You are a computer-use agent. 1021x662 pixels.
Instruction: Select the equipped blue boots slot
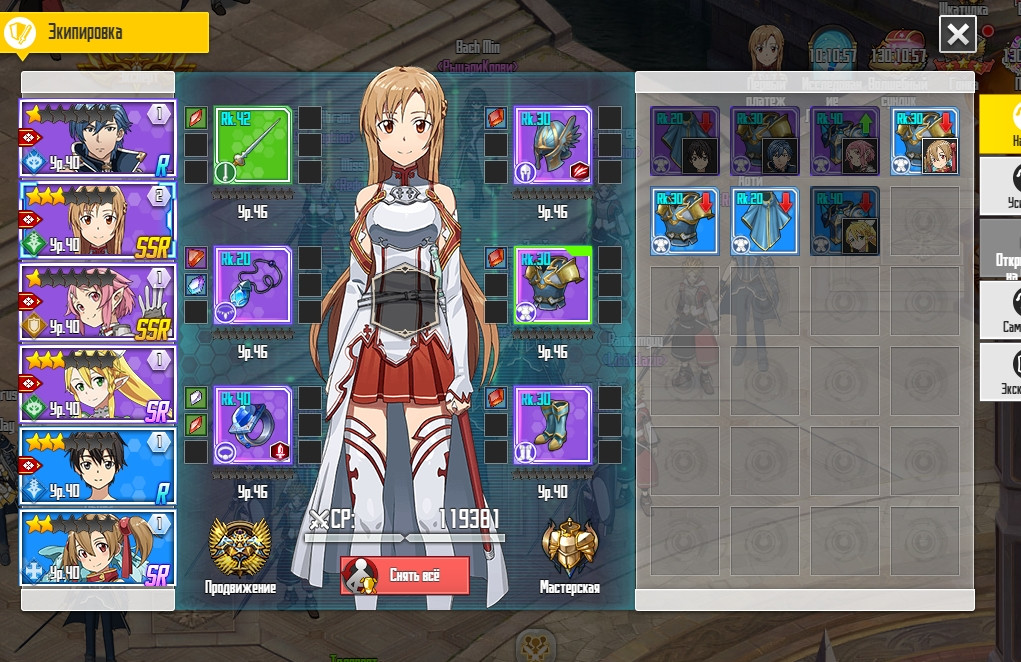click(552, 425)
